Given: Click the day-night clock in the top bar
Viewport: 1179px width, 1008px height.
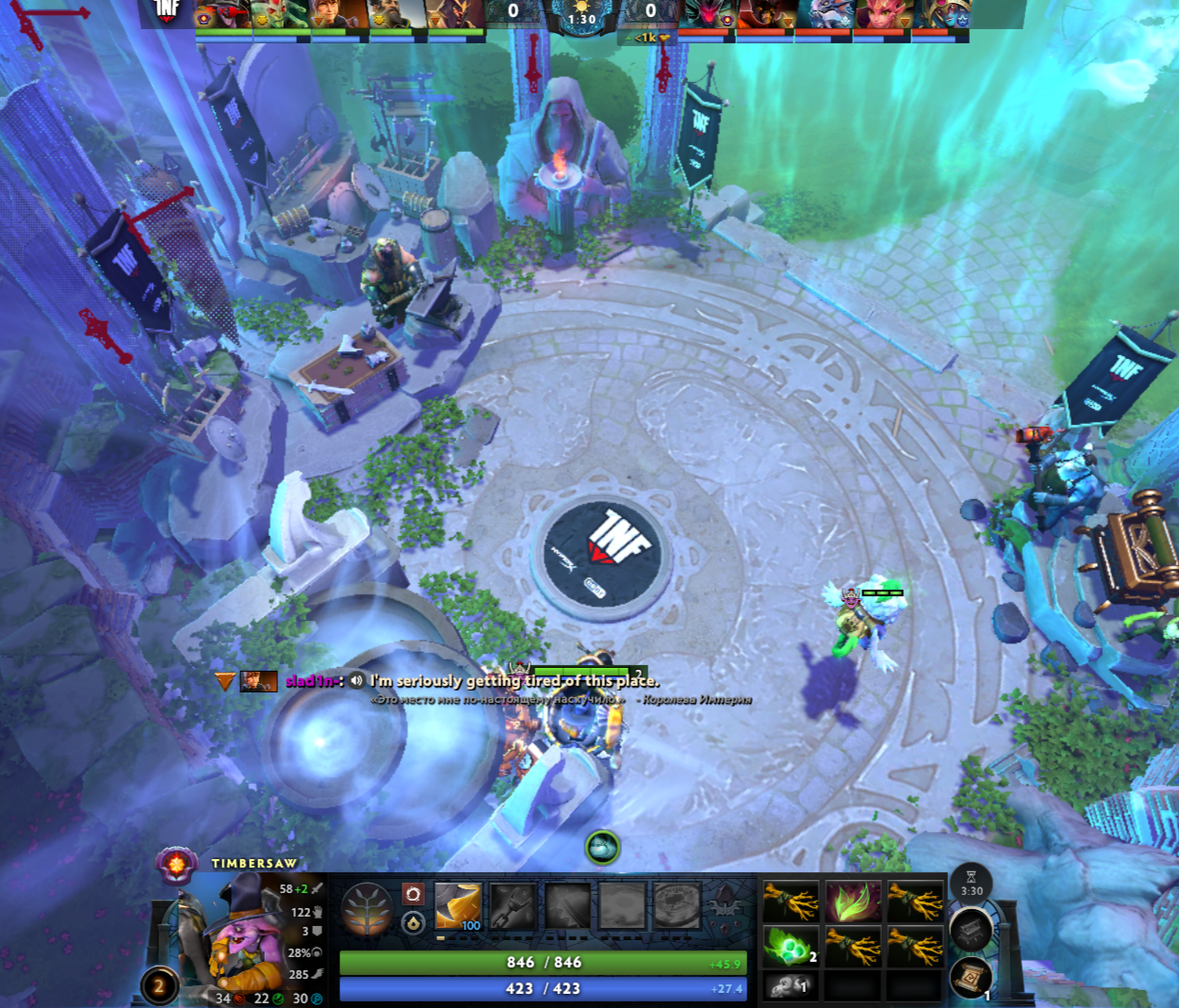Looking at the screenshot, I should [581, 16].
